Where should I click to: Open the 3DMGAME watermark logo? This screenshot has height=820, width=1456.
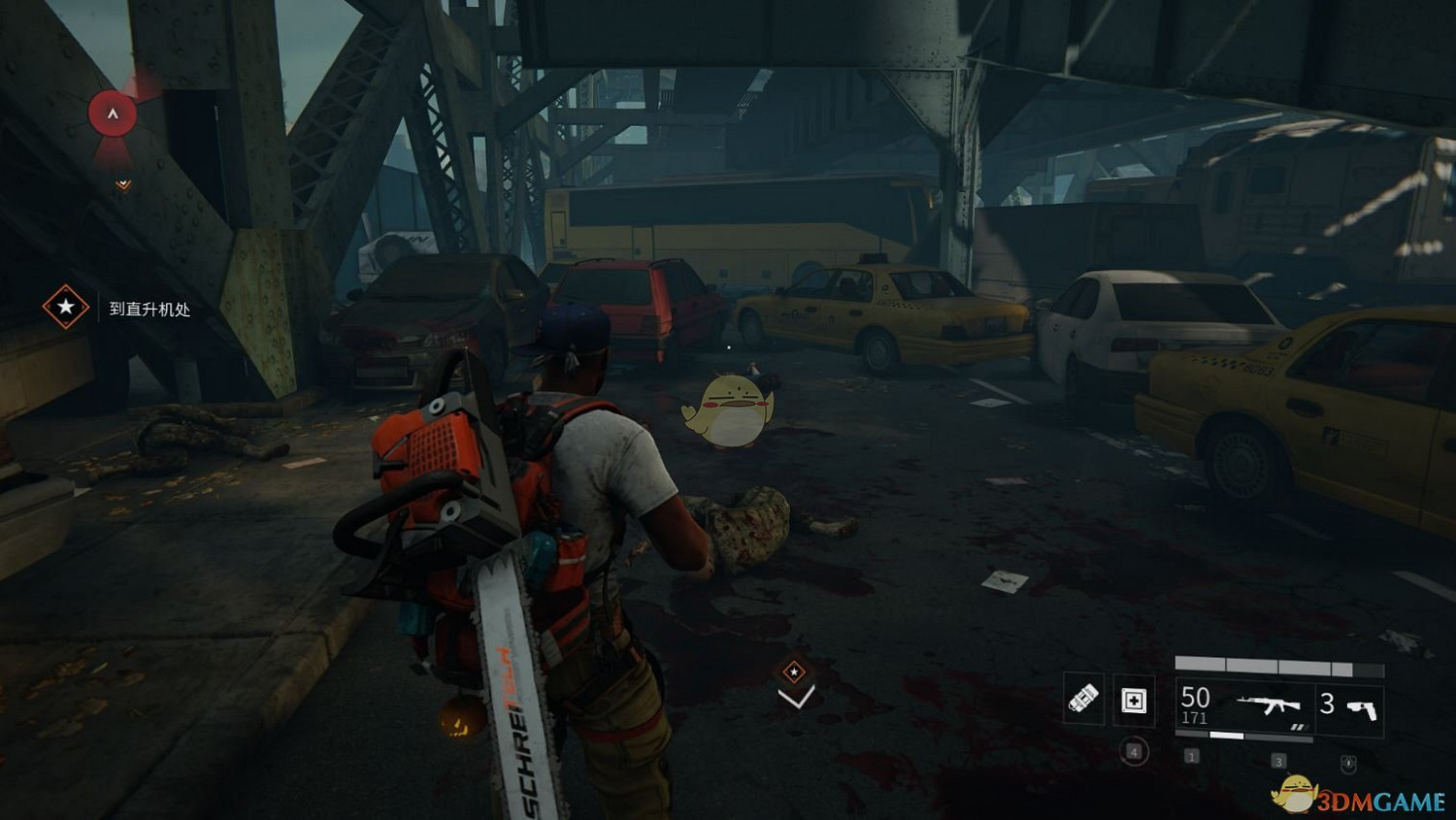(x=1359, y=798)
